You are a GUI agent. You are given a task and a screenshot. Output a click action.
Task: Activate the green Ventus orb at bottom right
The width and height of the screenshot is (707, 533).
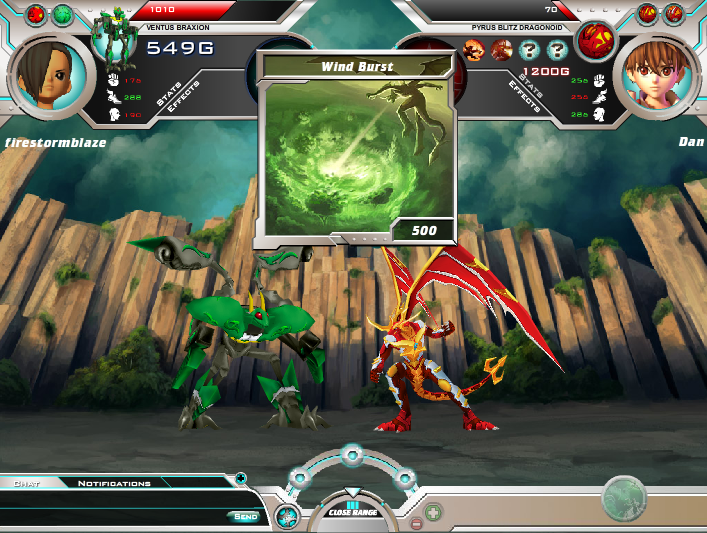624,497
